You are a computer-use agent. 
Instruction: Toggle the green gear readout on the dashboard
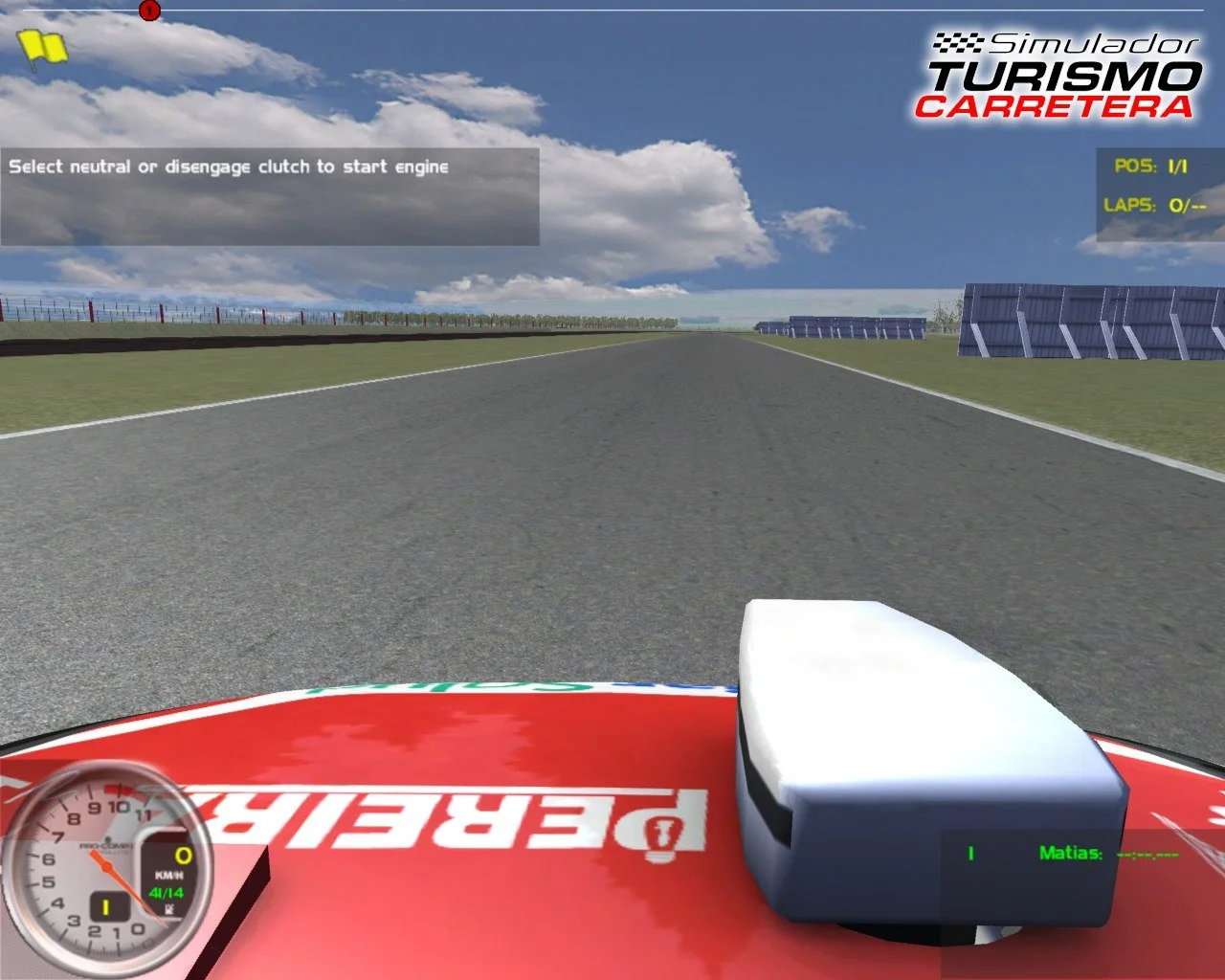969,851
